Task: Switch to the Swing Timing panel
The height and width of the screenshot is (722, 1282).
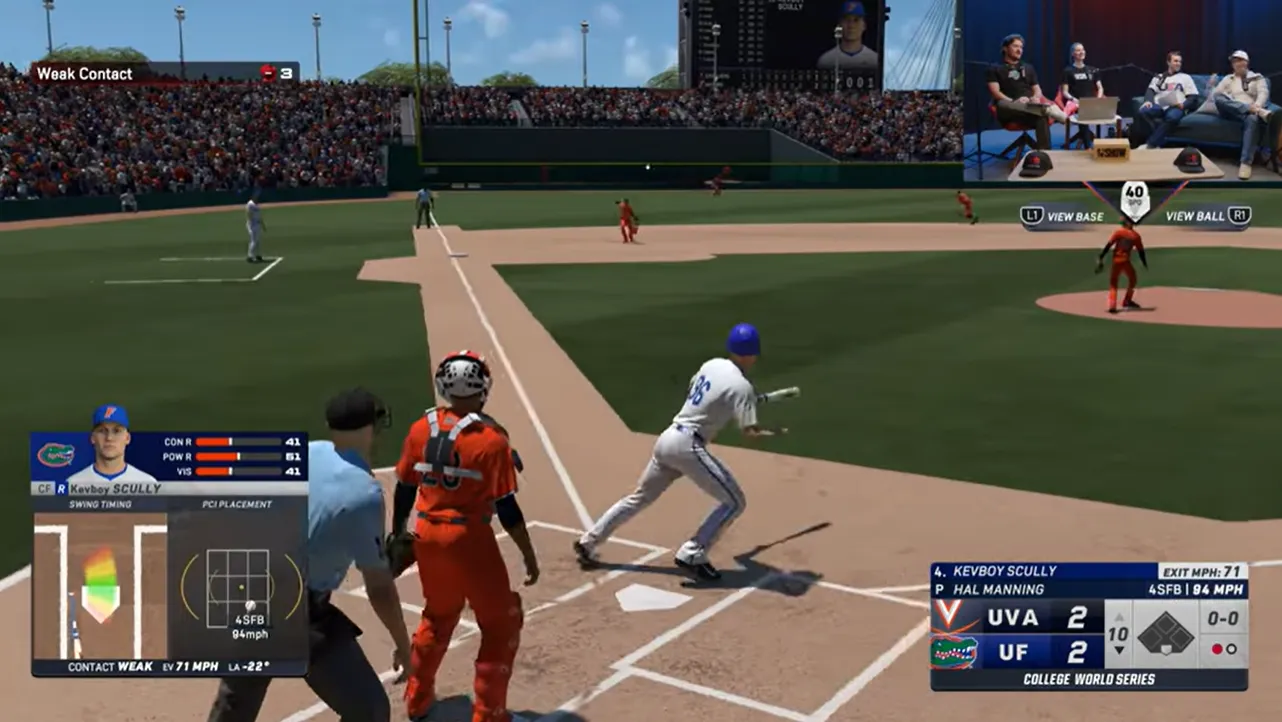Action: pyautogui.click(x=99, y=505)
